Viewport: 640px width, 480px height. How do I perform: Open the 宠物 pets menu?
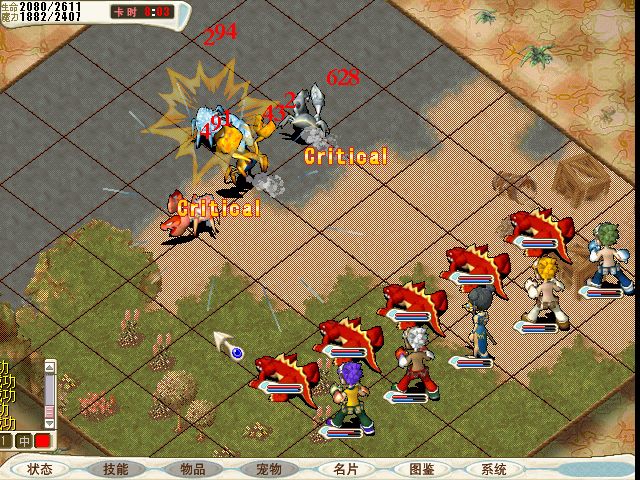[x=269, y=469]
